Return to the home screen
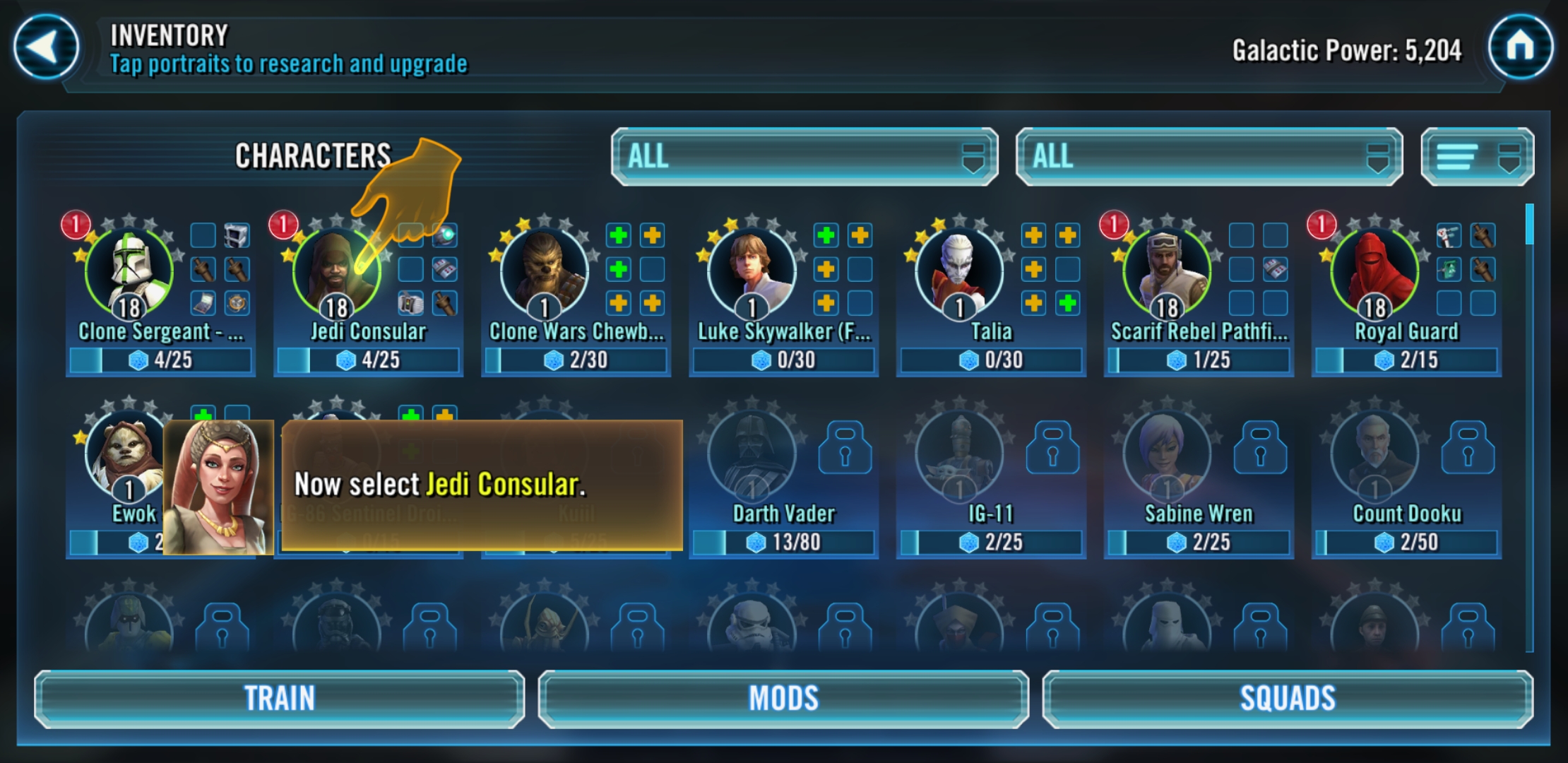Viewport: 1568px width, 763px height. point(1520,48)
